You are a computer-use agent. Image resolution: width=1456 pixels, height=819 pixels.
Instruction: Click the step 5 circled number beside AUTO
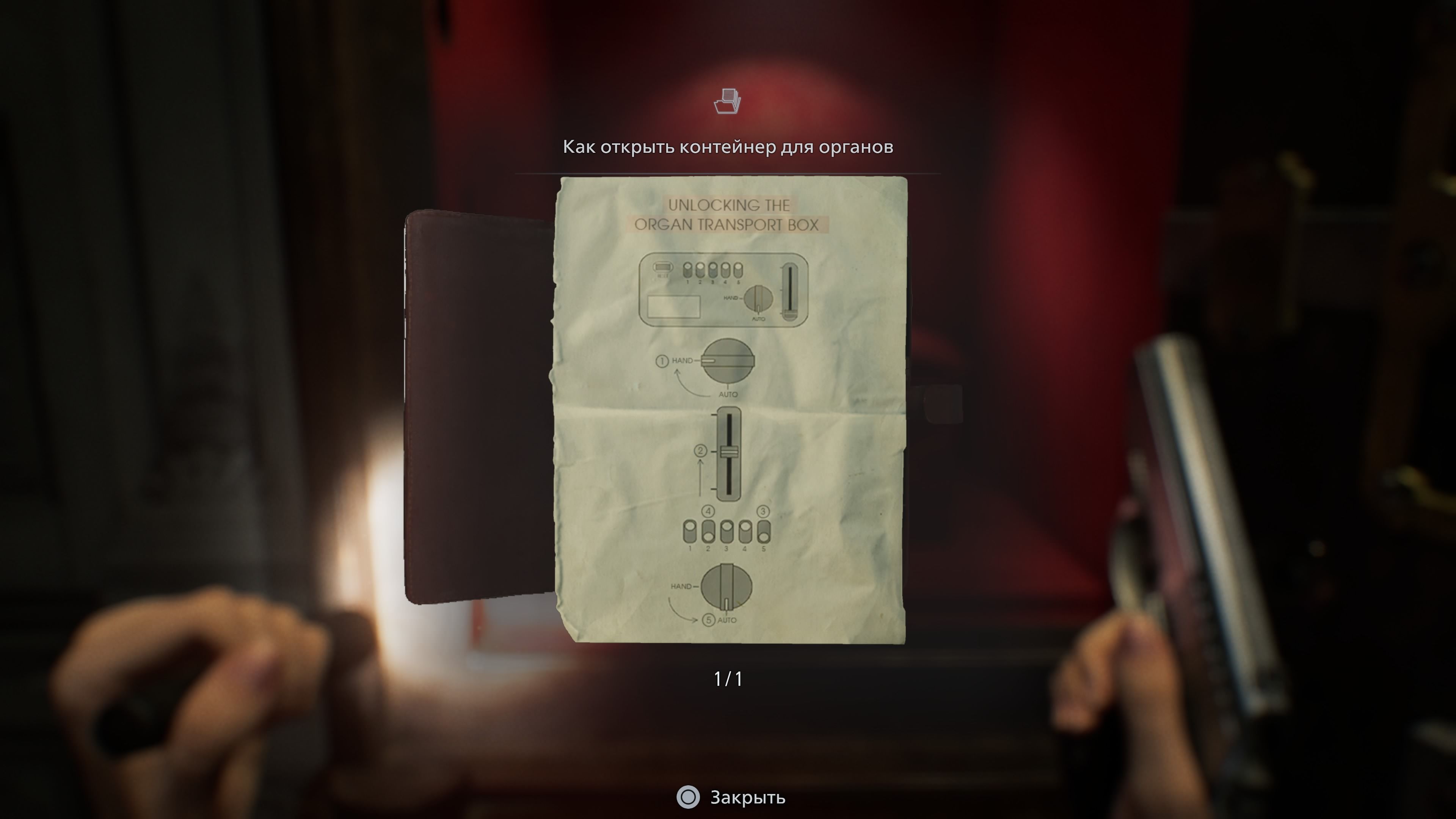(709, 620)
